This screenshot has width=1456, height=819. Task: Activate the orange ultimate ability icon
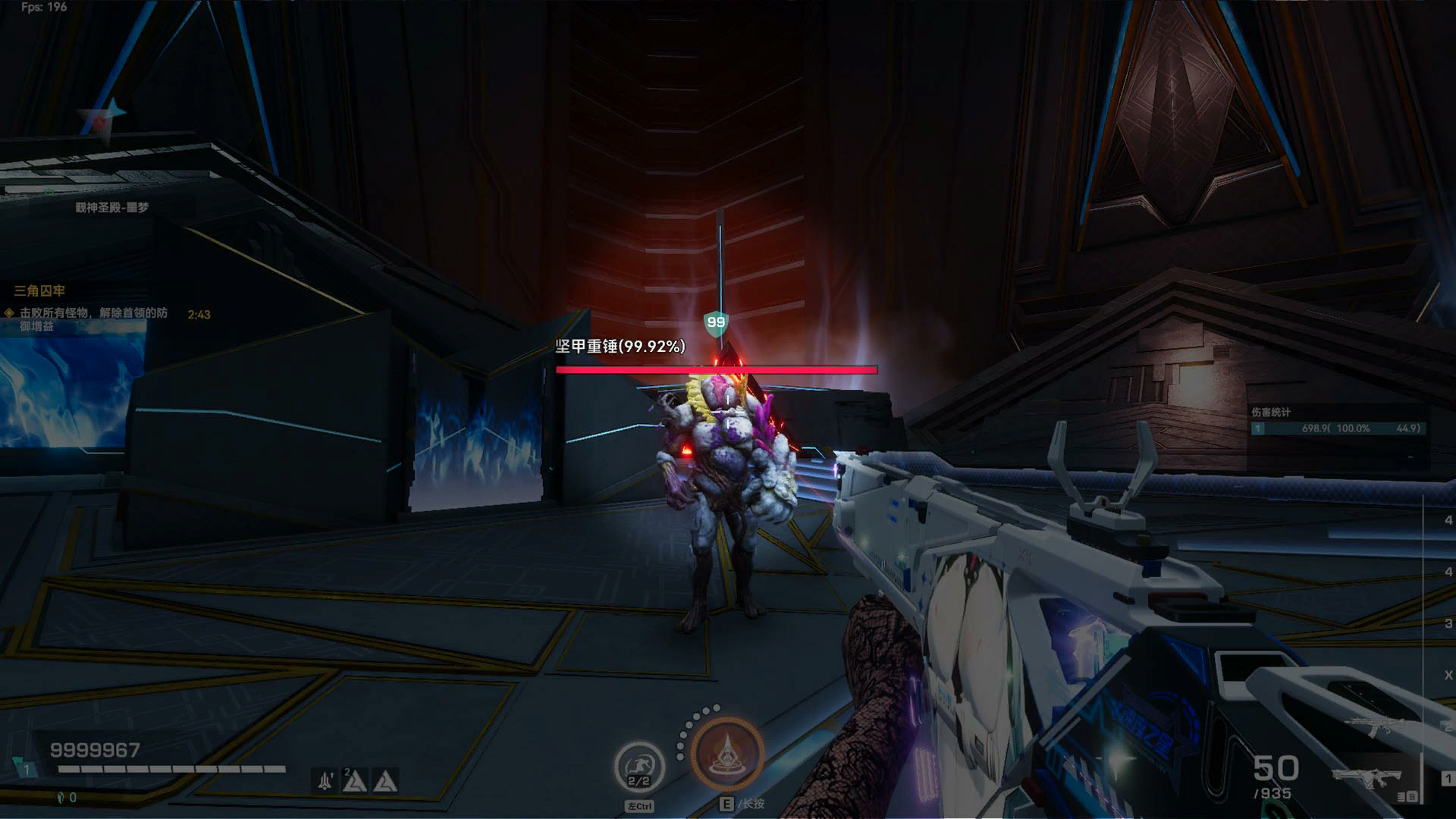point(726,753)
